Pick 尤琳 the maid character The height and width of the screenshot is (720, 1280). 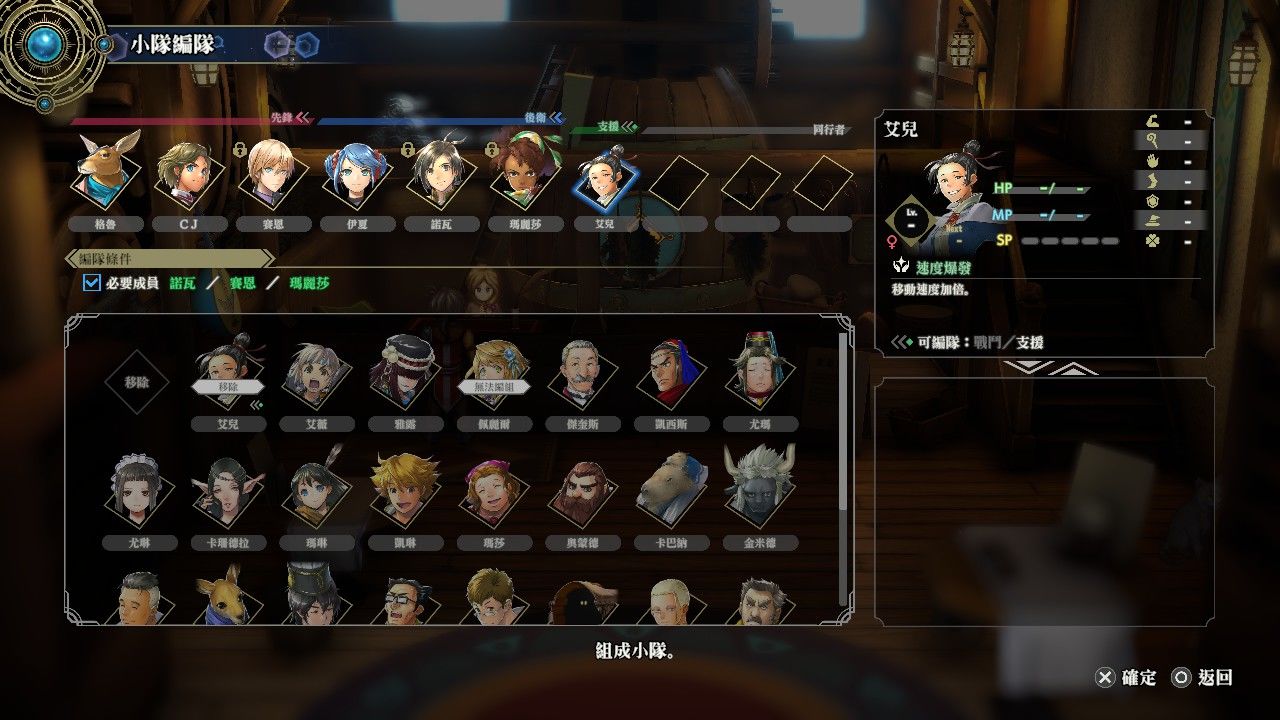[x=139, y=494]
